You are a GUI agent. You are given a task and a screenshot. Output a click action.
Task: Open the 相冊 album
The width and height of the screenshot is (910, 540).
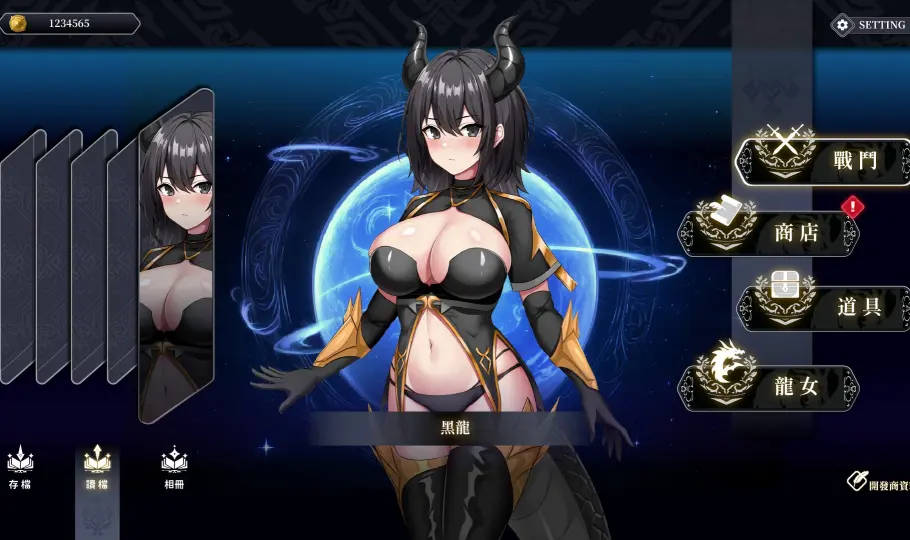pos(174,468)
